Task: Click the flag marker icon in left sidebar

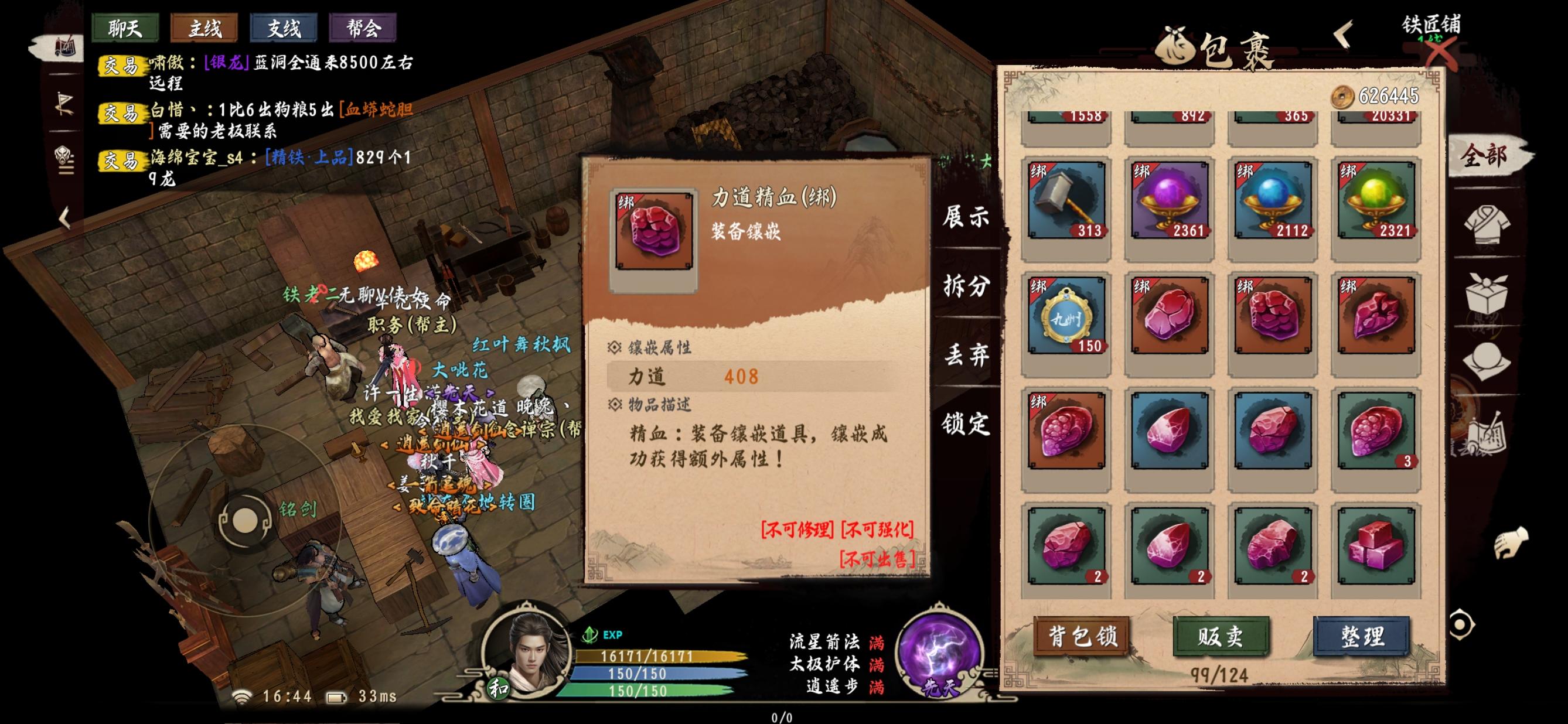Action: click(x=64, y=104)
